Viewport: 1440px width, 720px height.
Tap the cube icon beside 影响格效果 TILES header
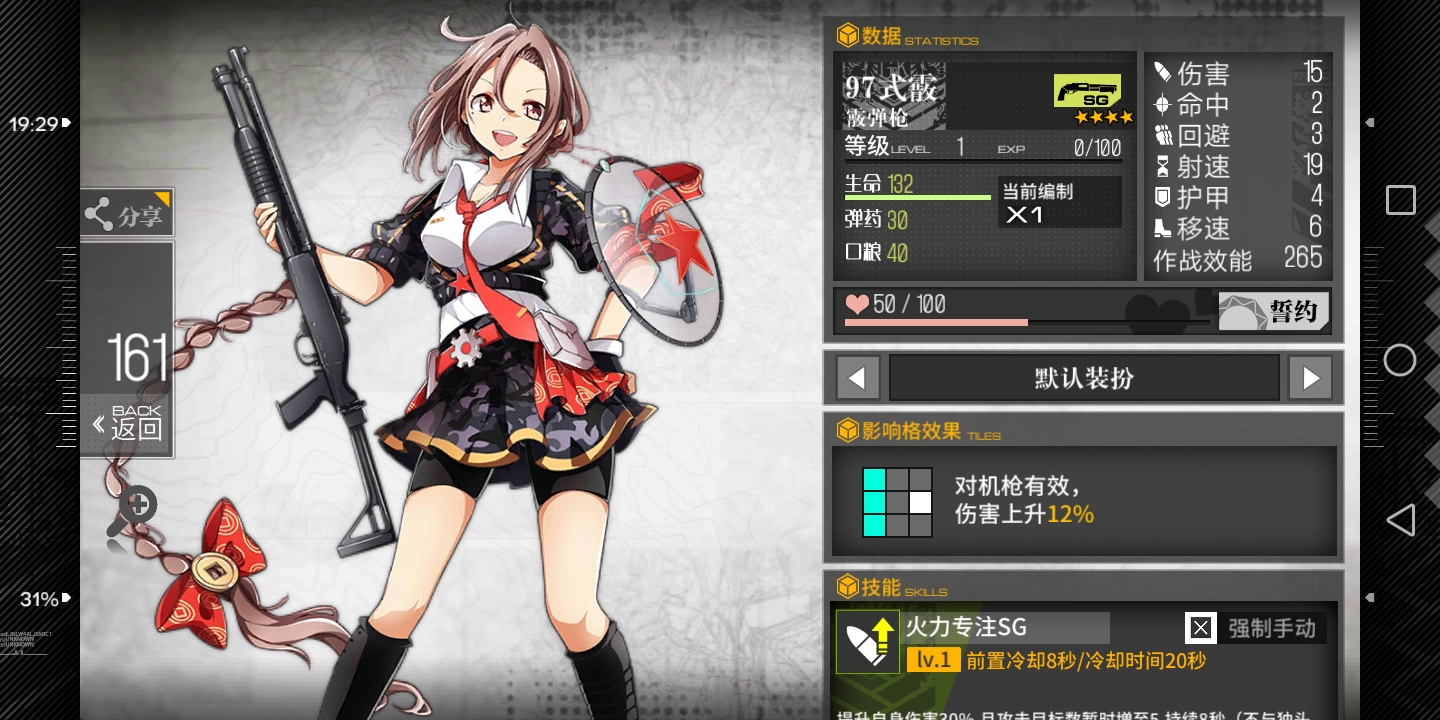849,430
